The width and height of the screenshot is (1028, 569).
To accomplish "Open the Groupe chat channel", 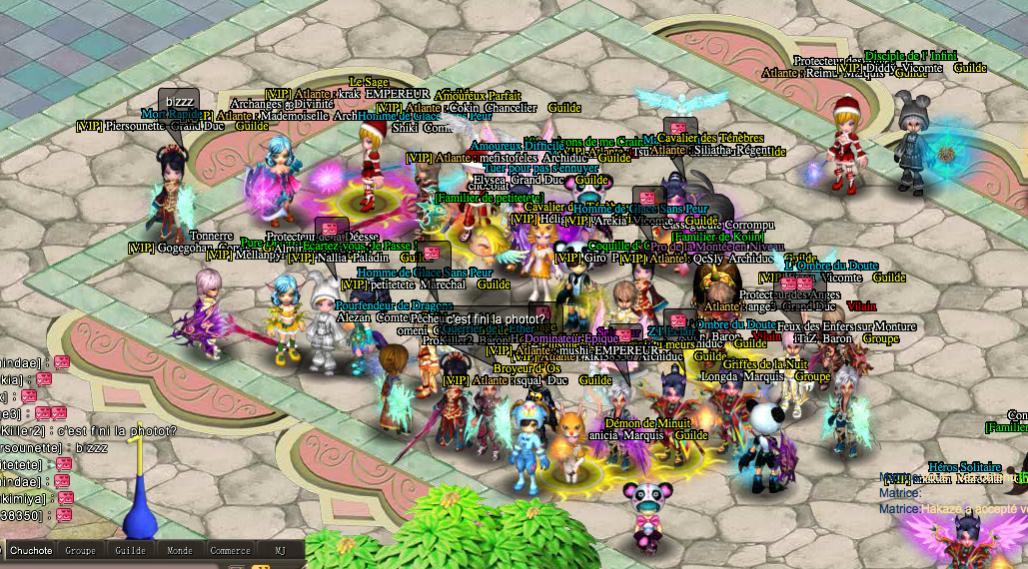I will click(x=81, y=550).
